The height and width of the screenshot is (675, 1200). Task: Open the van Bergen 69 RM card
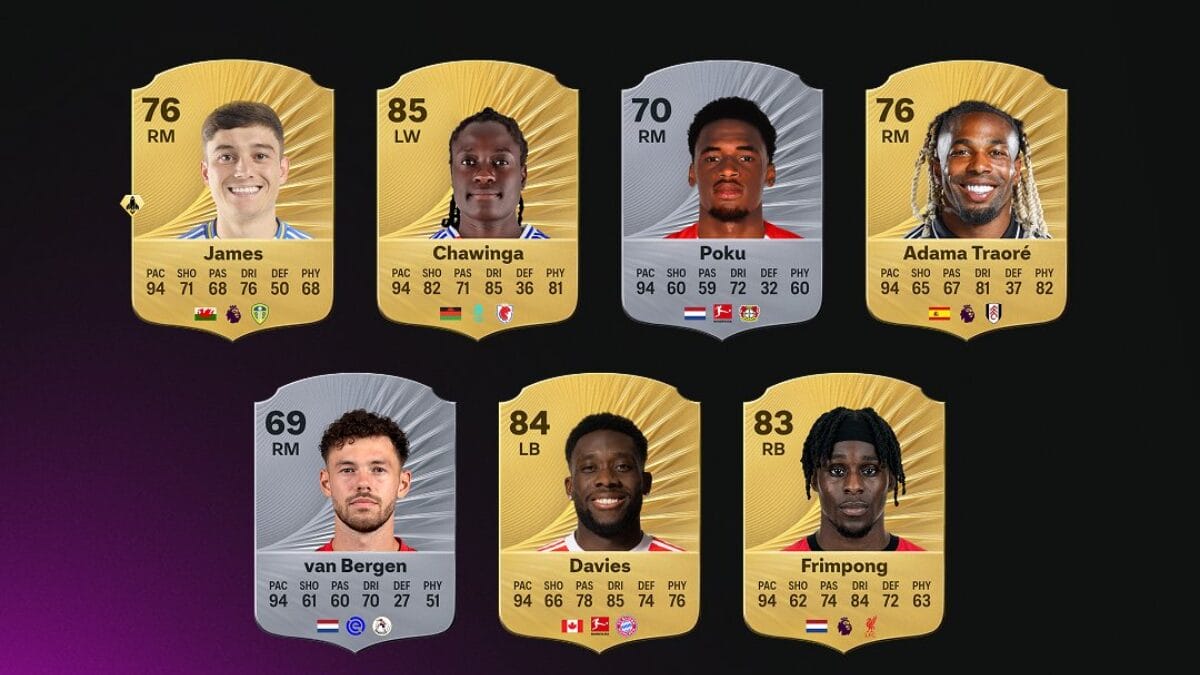(355, 512)
